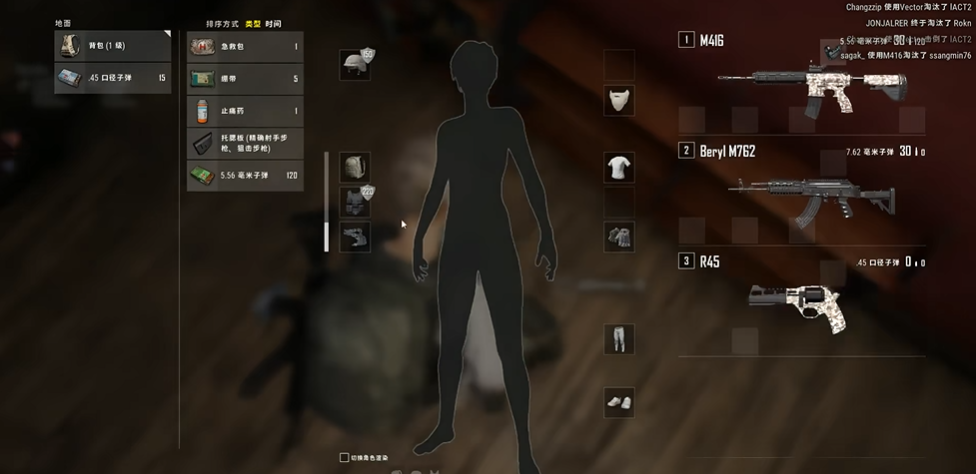Sort inventory by type (类型)
Image resolution: width=976 pixels, height=474 pixels.
[x=253, y=22]
